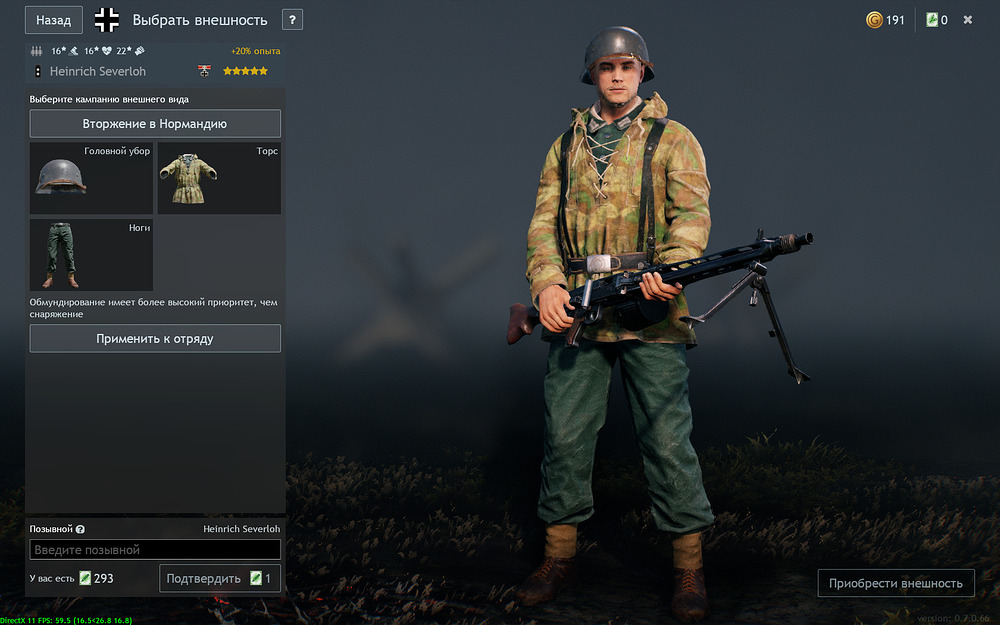Open the Вторжение в Нормандию campaign selector
The image size is (1000, 625).
point(155,124)
